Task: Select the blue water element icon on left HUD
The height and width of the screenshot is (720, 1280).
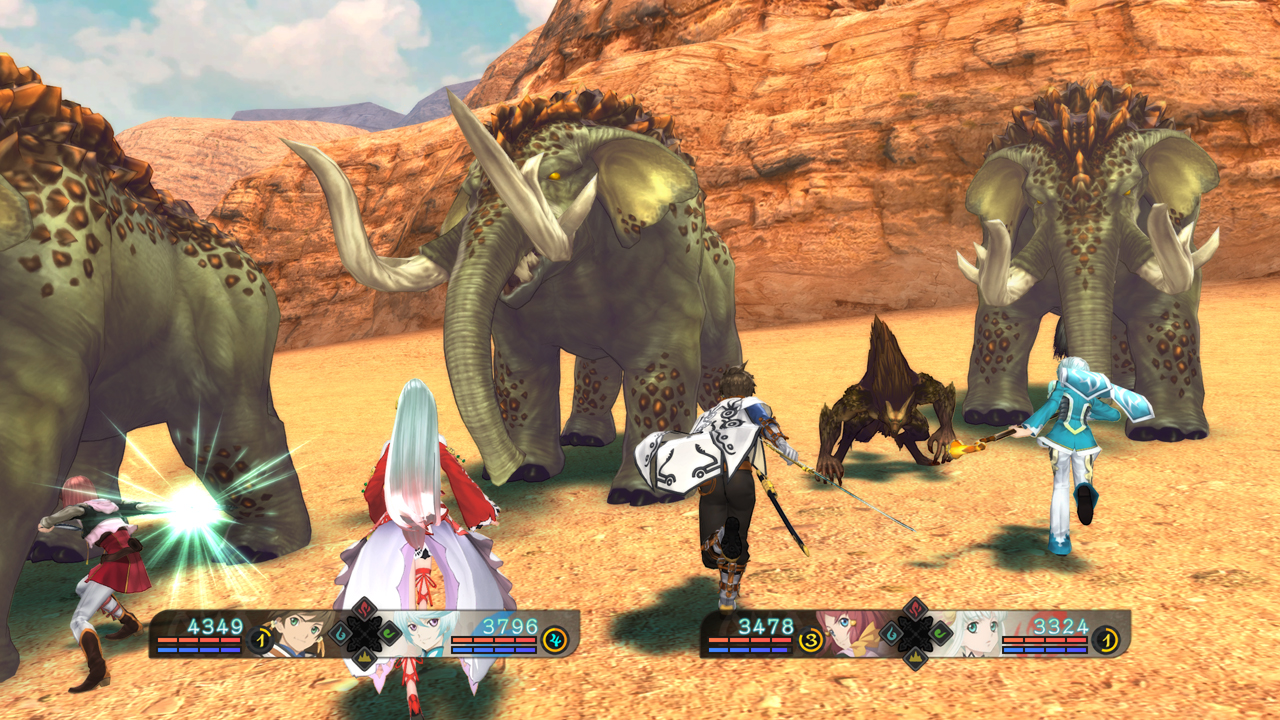Action: click(338, 633)
